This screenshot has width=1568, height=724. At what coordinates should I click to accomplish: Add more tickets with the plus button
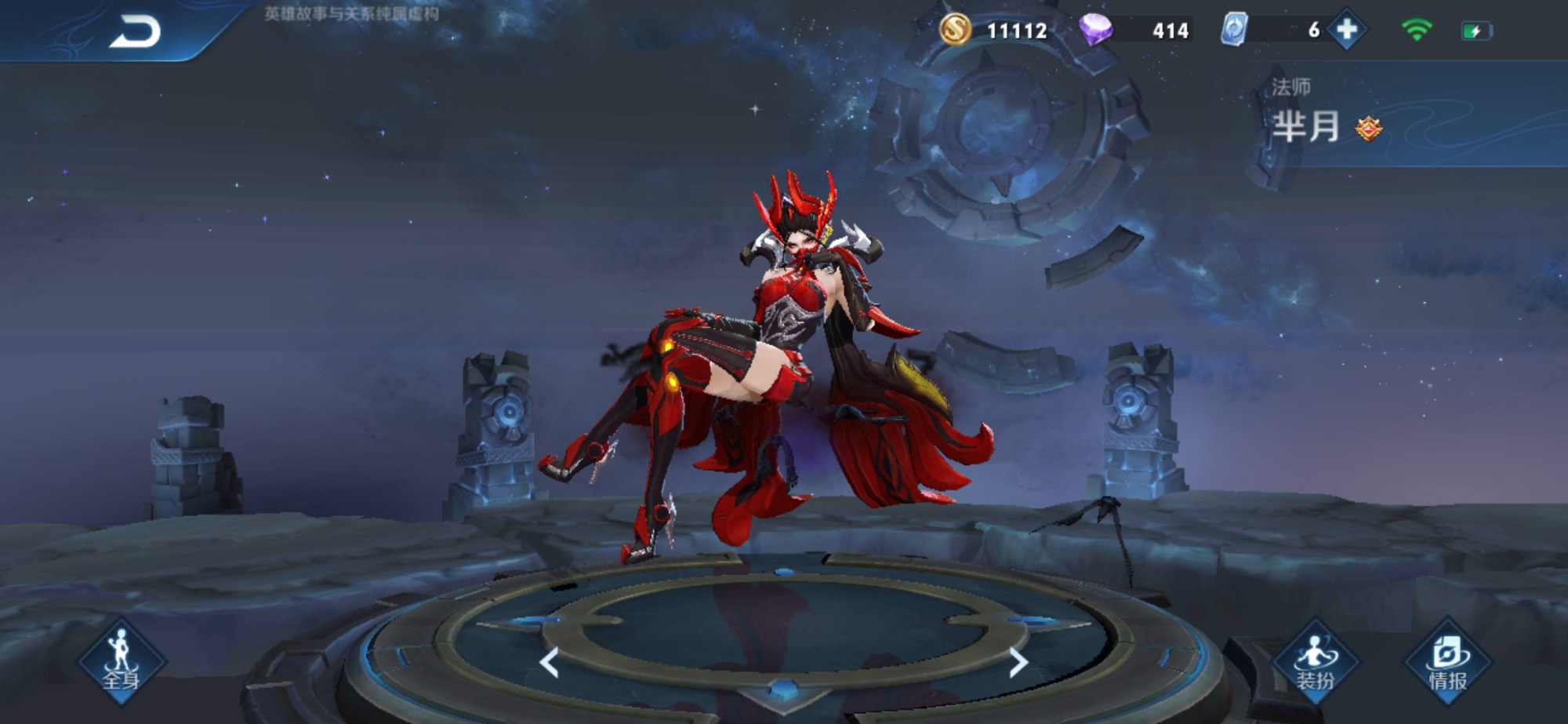[1347, 31]
